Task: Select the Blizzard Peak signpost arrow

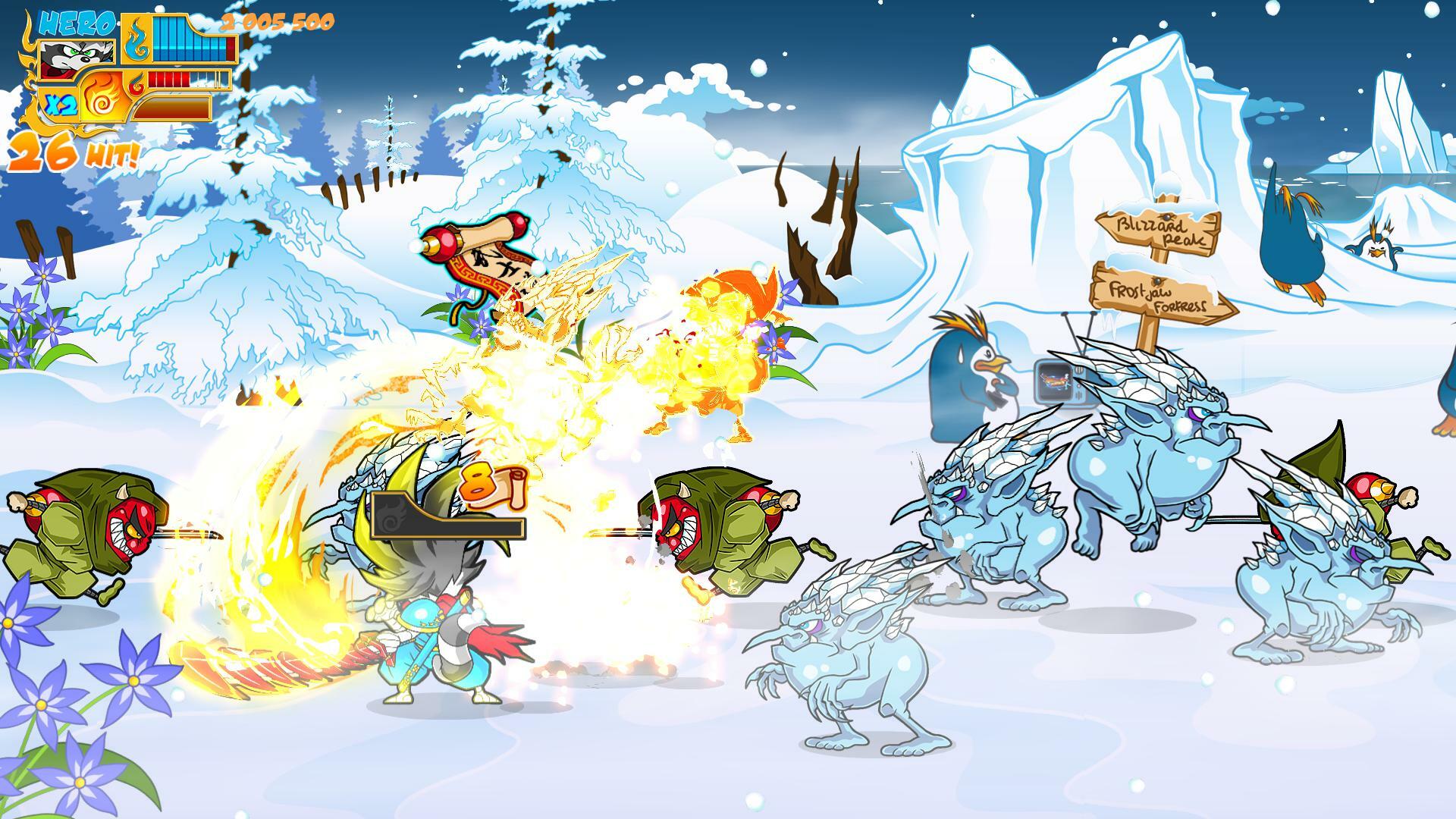Action: [x=1156, y=231]
